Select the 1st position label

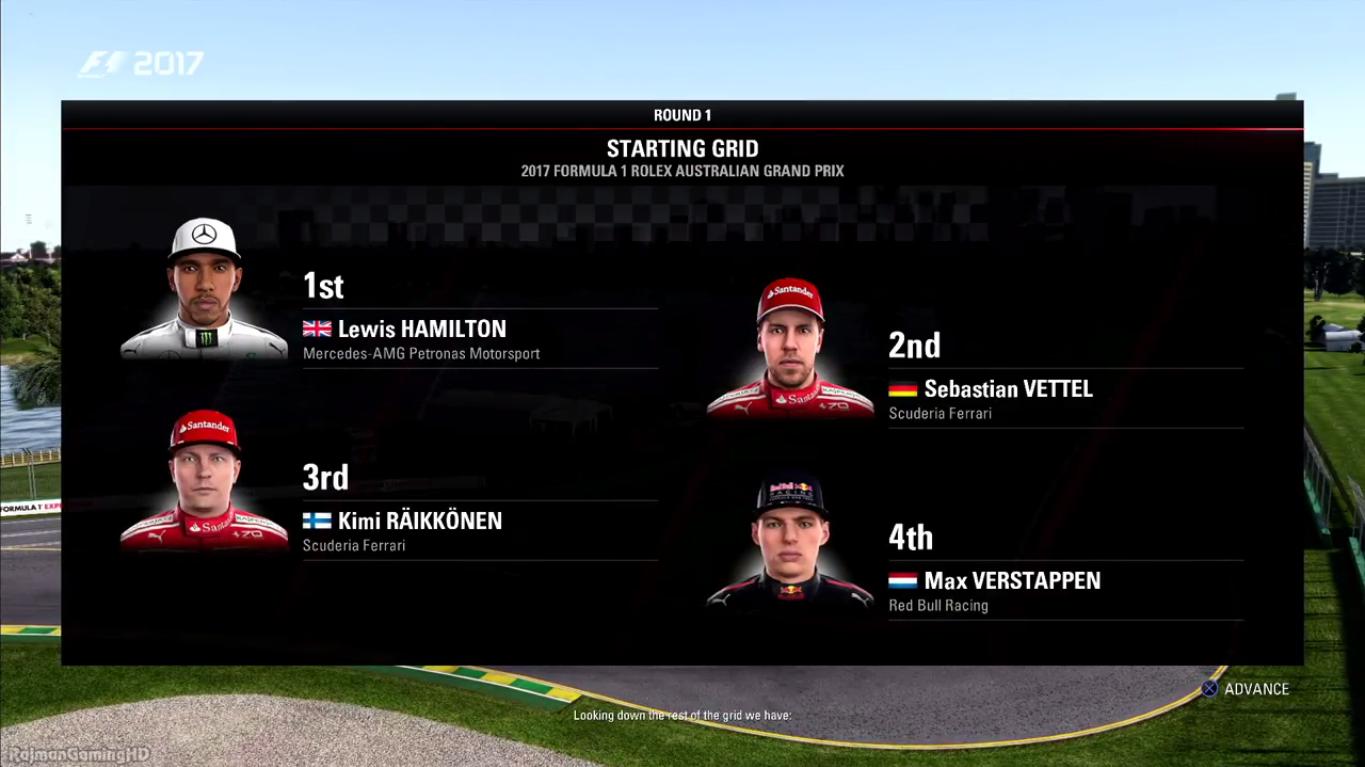pos(325,286)
